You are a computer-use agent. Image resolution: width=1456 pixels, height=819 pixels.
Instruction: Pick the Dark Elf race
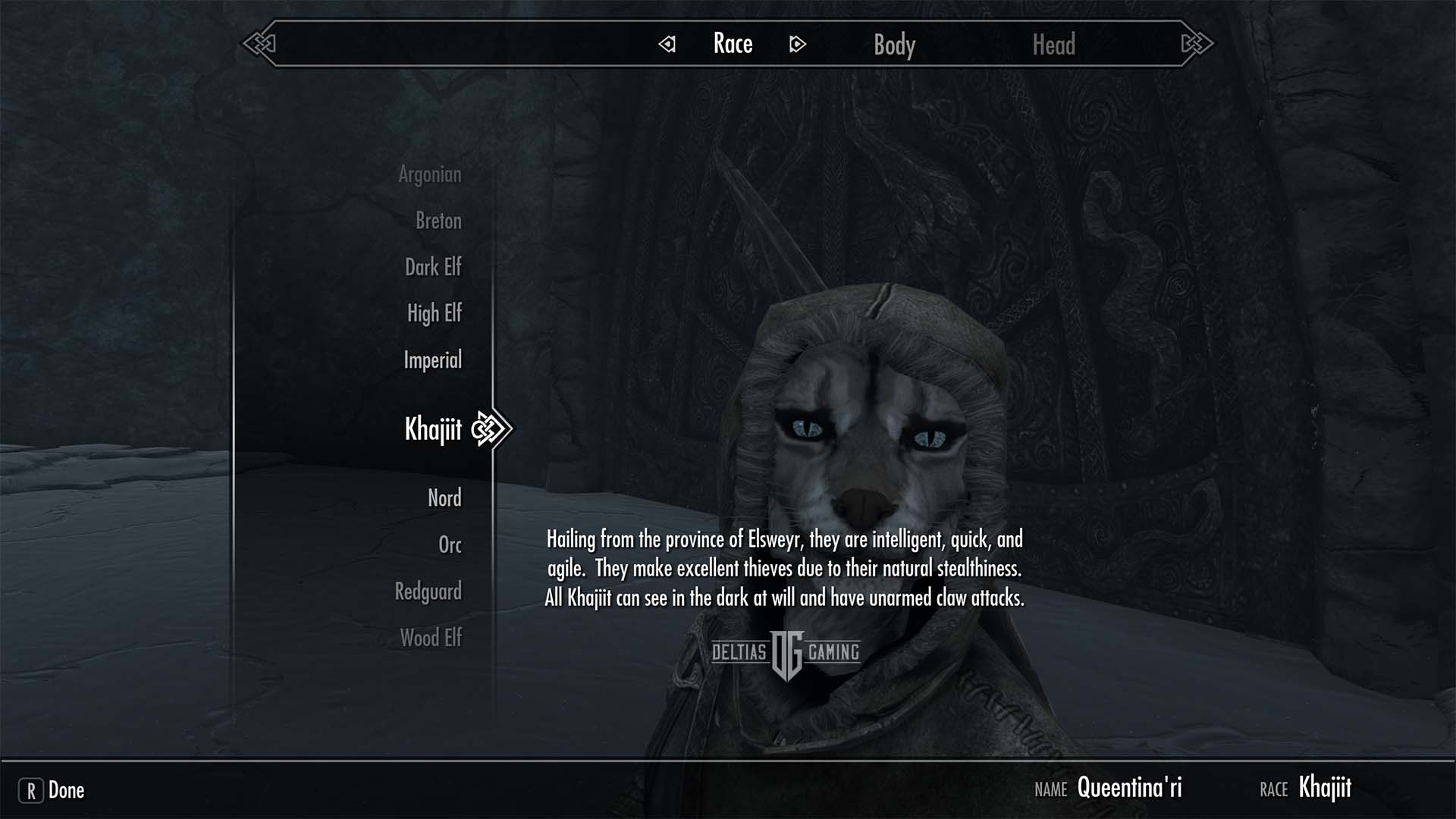tap(432, 267)
